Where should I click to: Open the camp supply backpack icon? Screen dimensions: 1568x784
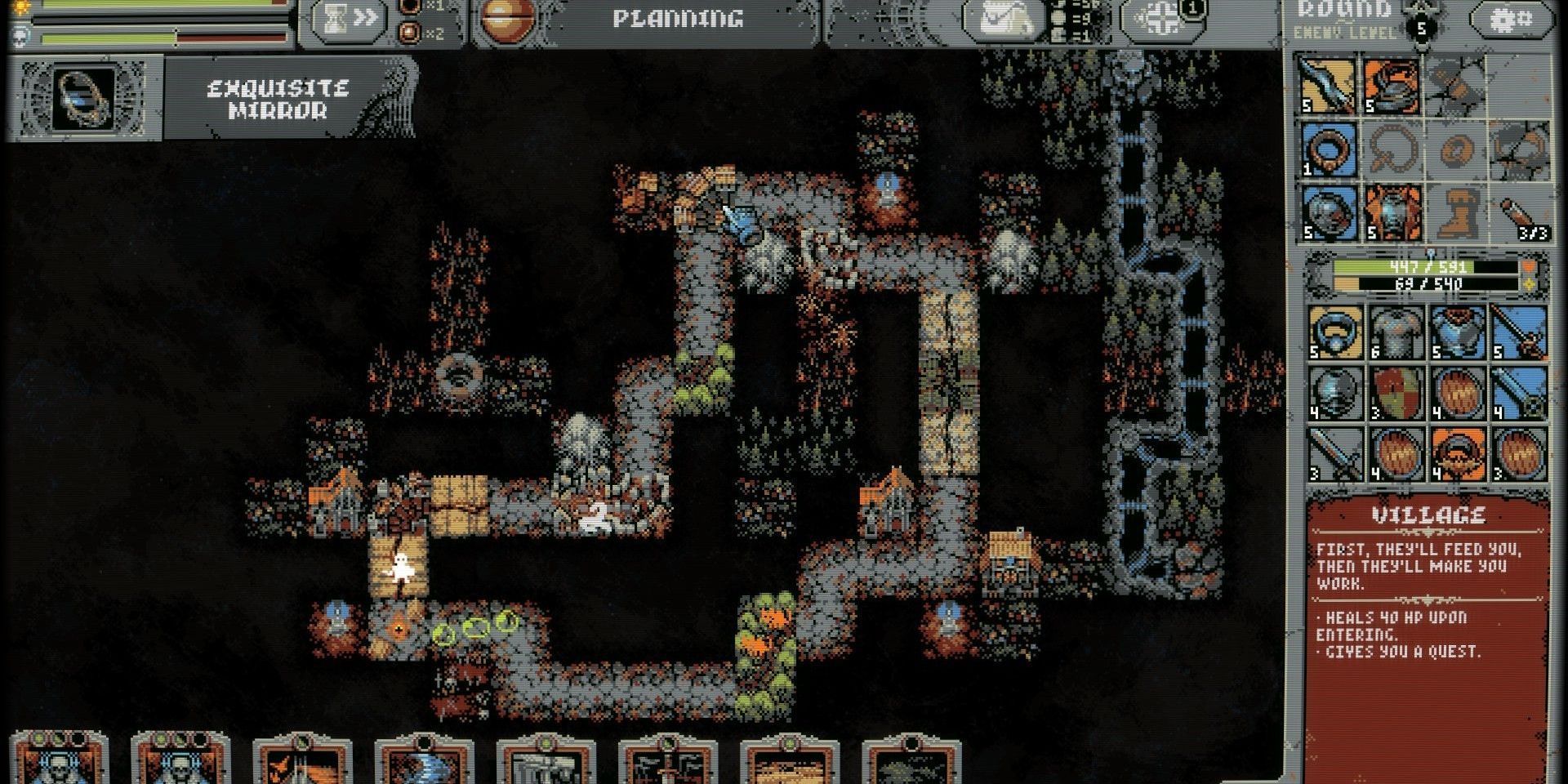click(x=1004, y=20)
